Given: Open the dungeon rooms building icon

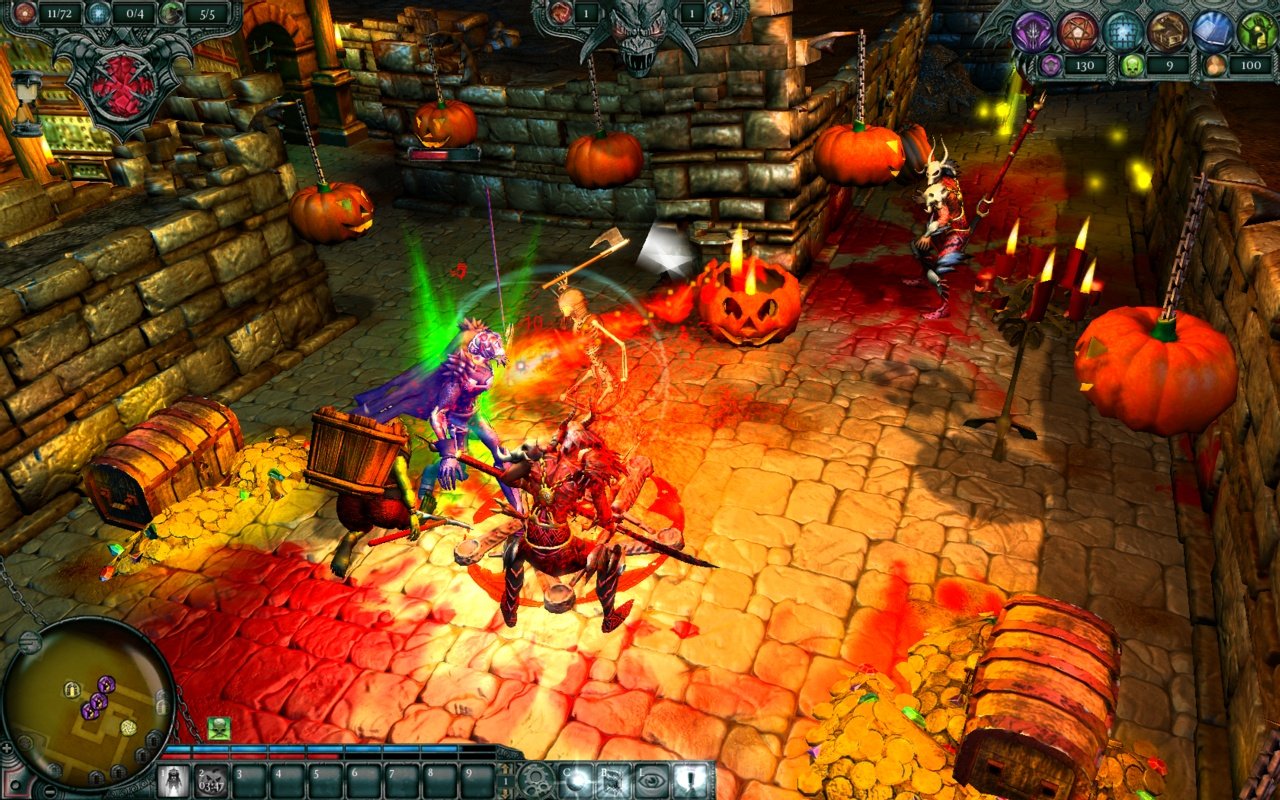Looking at the screenshot, I should [1168, 30].
